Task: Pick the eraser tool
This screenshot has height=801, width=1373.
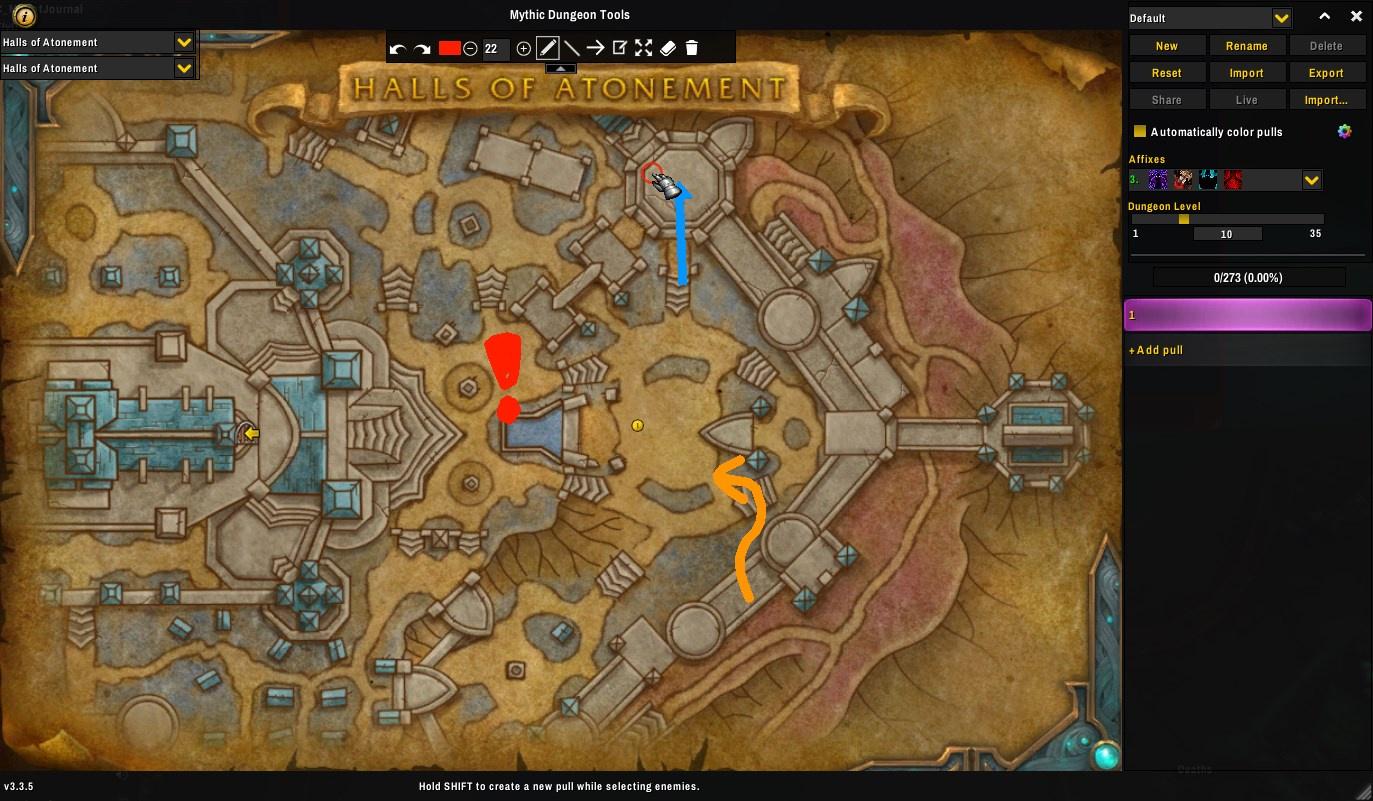Action: coord(668,48)
